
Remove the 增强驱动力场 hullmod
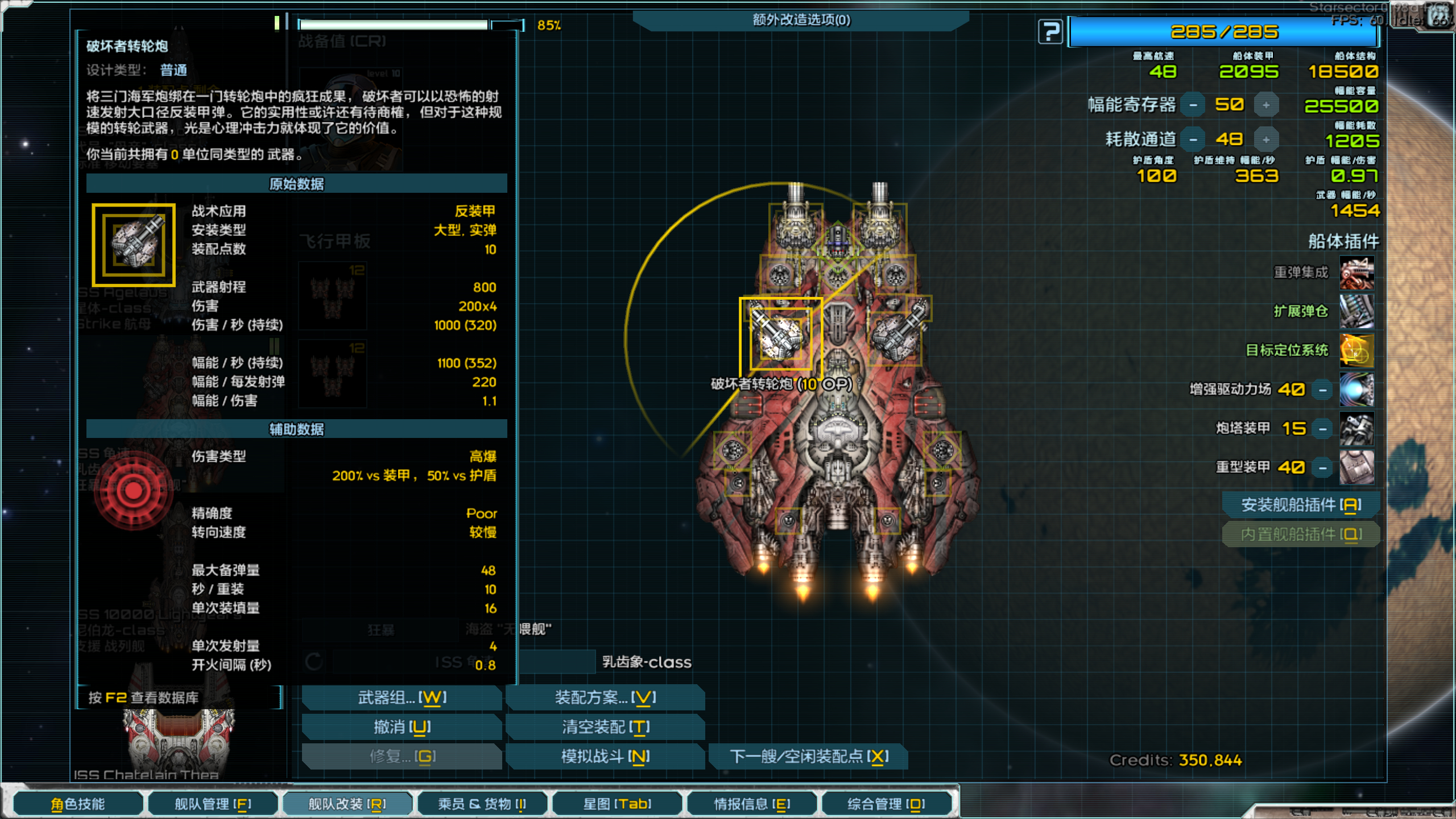1322,390
